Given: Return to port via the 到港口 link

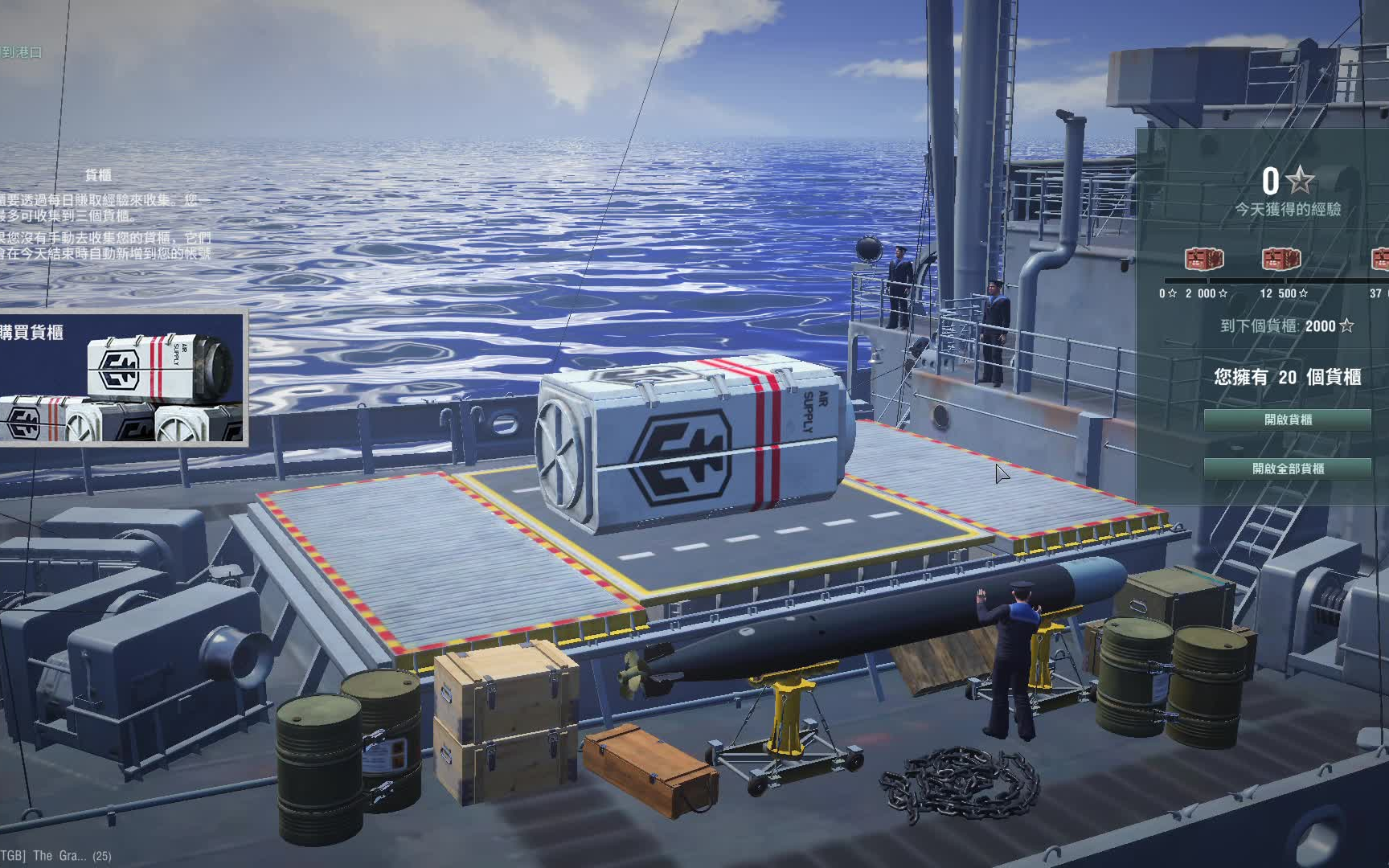Looking at the screenshot, I should click(x=21, y=52).
